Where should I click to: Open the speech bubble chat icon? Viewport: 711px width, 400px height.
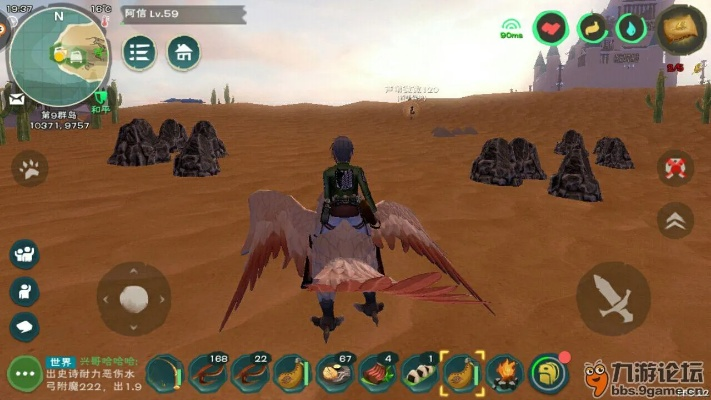pyautogui.click(x=25, y=326)
